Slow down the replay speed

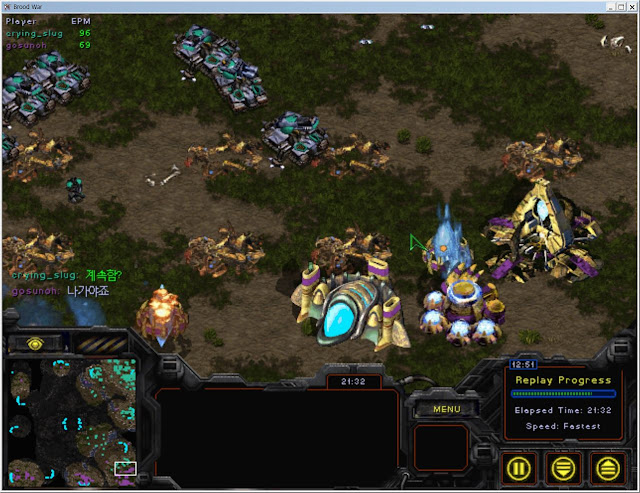565,467
